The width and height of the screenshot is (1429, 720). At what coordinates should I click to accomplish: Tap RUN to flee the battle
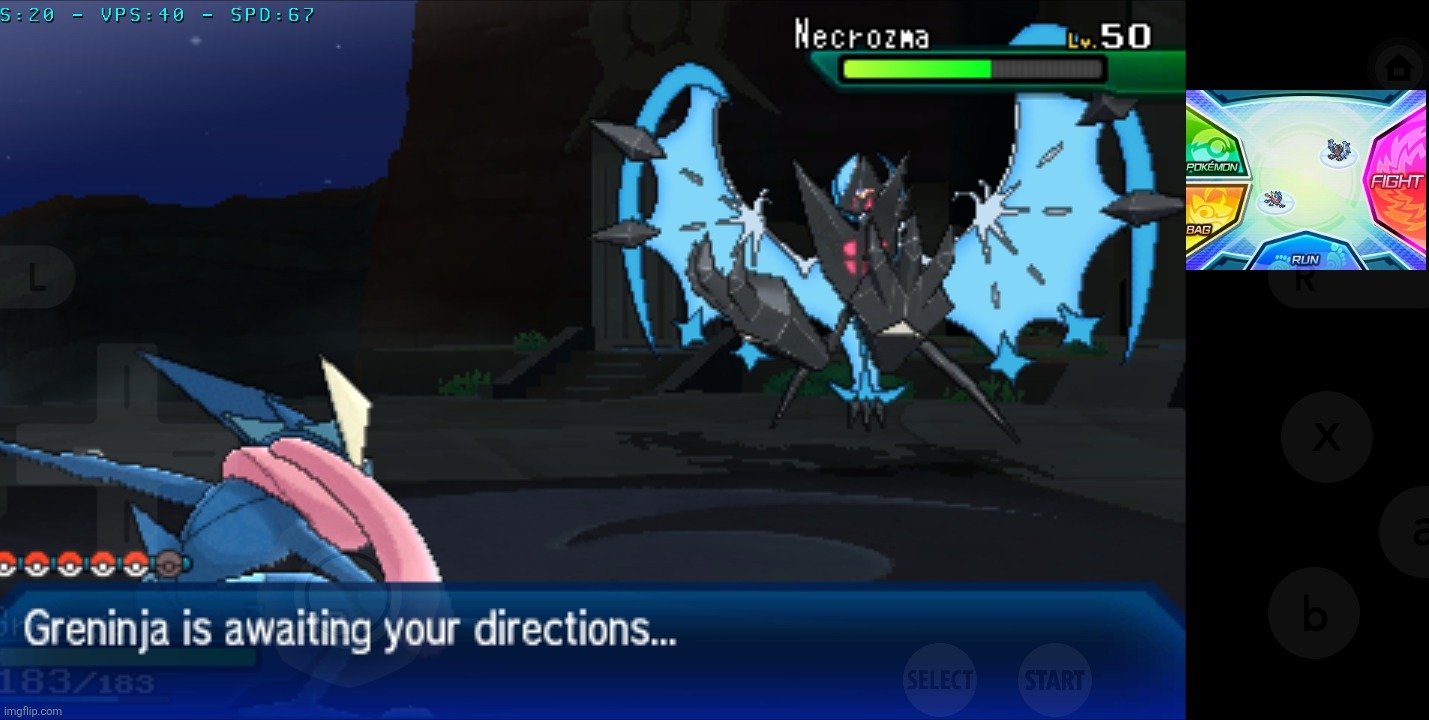coord(1305,258)
